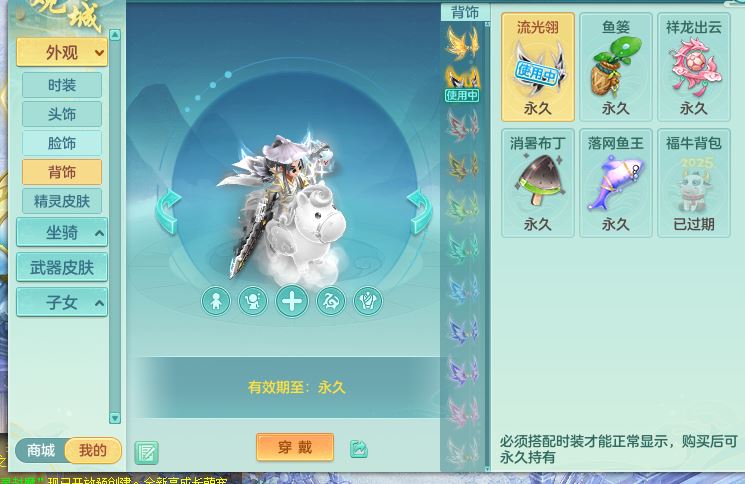Expand the 外观 appearance category
Image resolution: width=745 pixels, height=484 pixels.
click(62, 53)
